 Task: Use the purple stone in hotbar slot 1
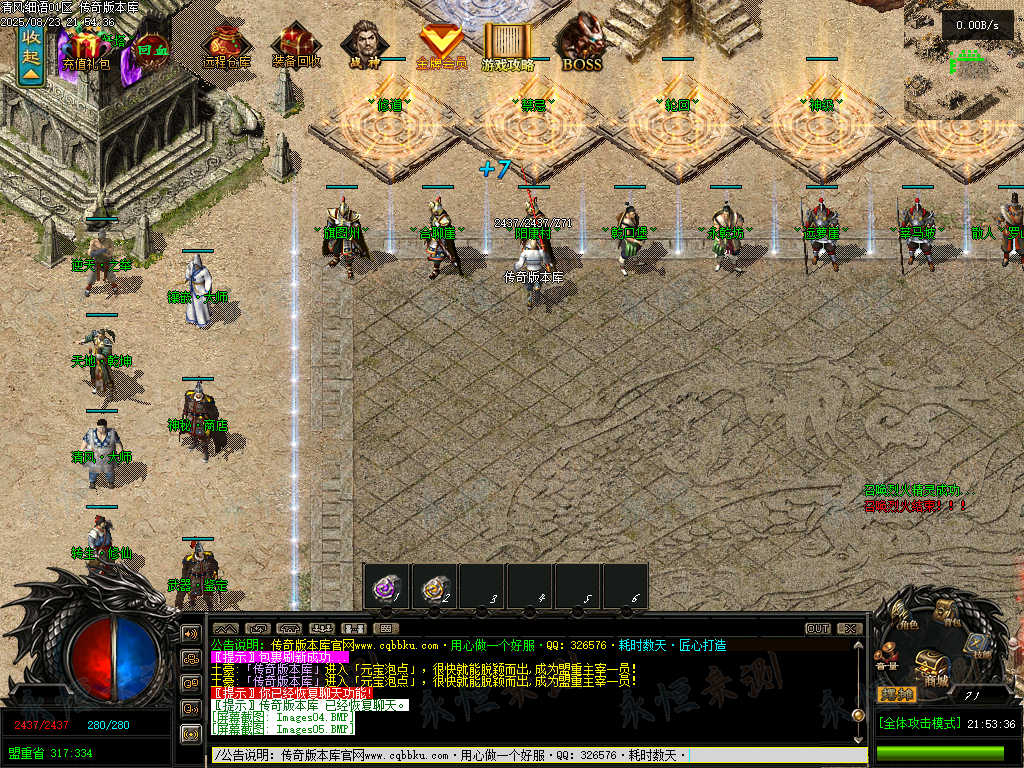click(x=387, y=585)
